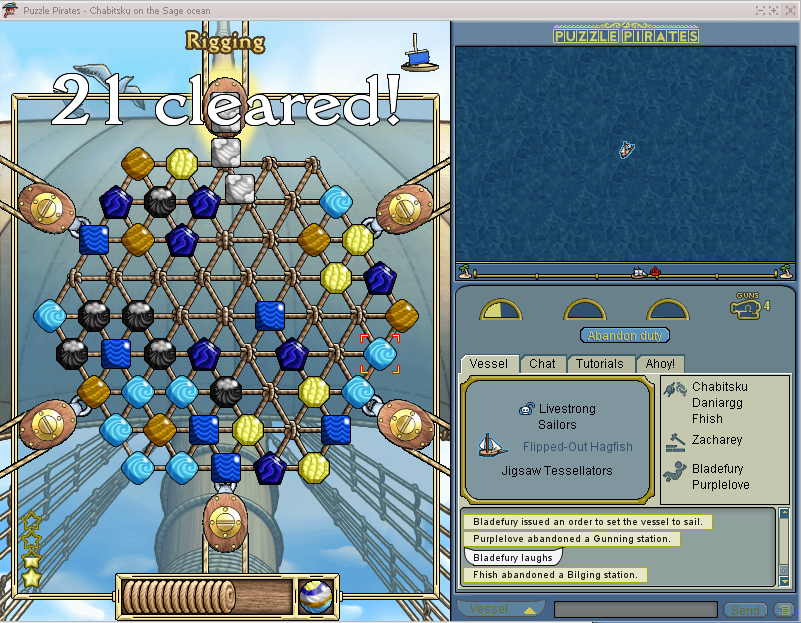Choose Bladefury in the crew list
This screenshot has height=623, width=801.
(x=719, y=469)
